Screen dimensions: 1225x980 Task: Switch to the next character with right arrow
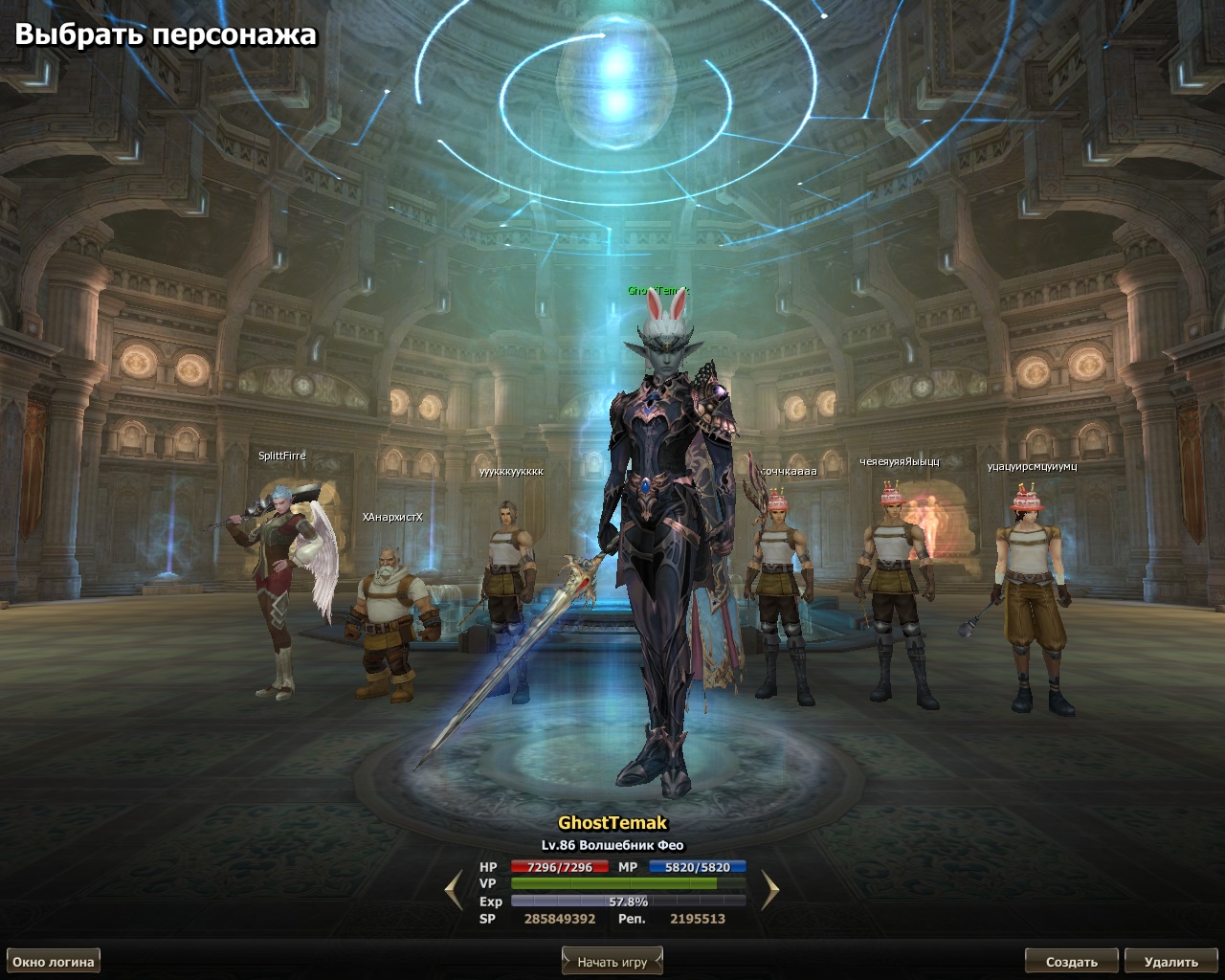click(769, 891)
